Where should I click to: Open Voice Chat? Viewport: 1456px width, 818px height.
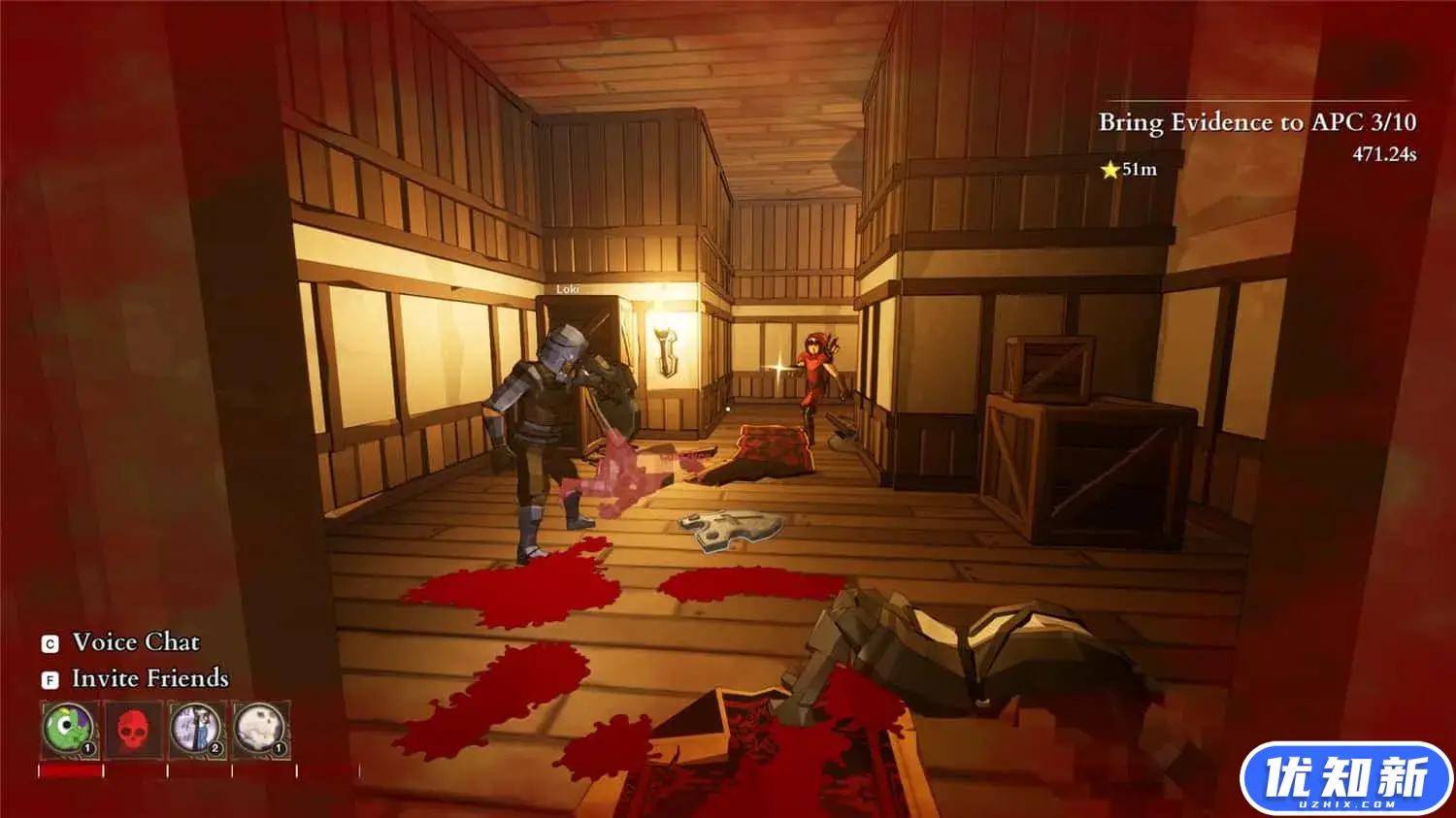tap(135, 642)
